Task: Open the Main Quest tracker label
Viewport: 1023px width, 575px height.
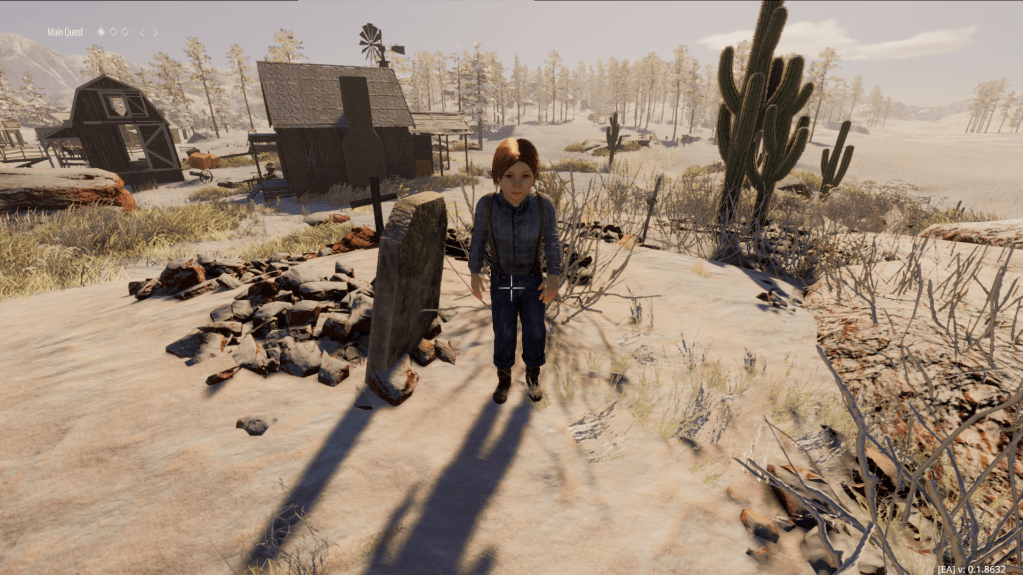Action: (x=66, y=32)
